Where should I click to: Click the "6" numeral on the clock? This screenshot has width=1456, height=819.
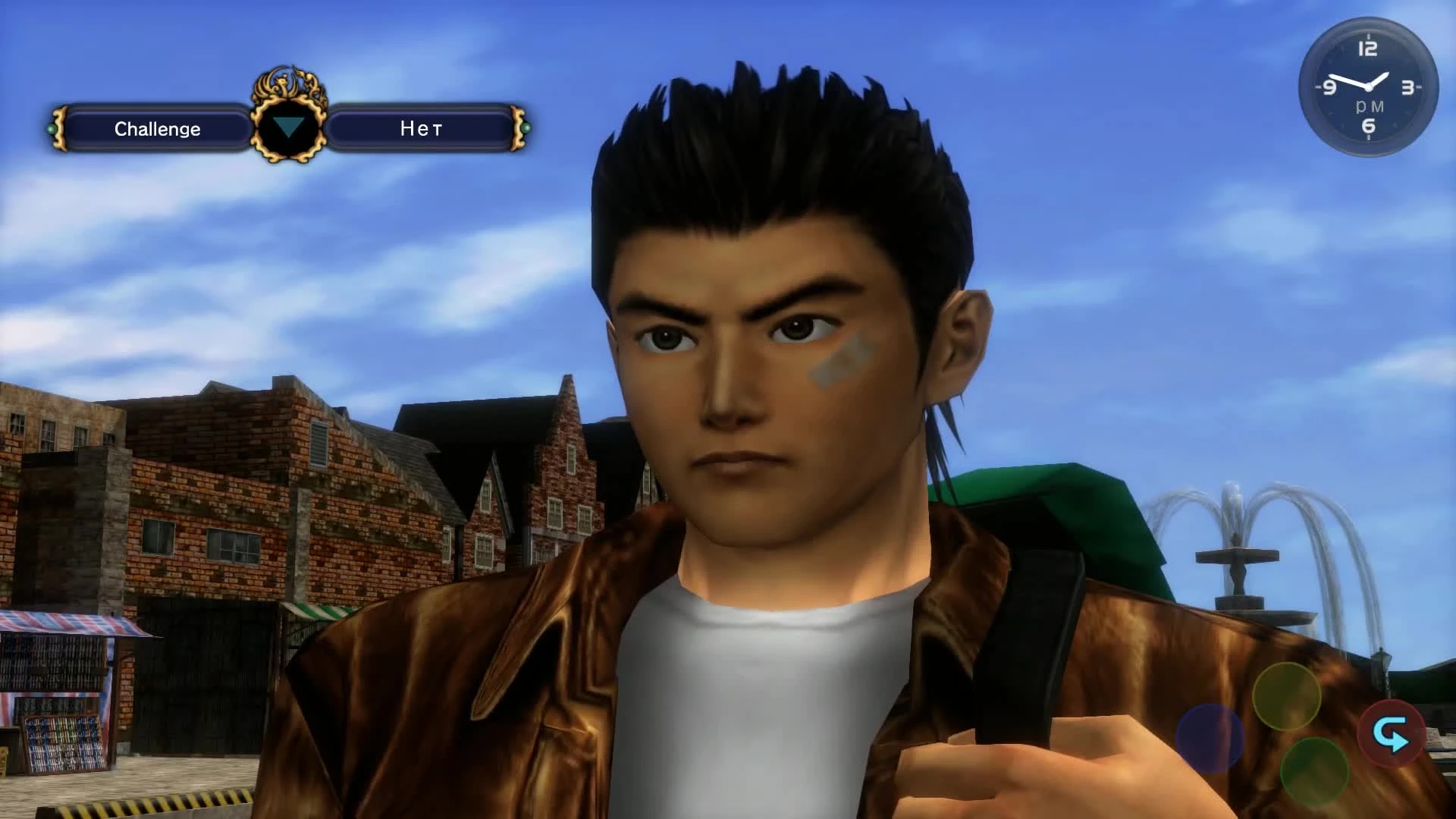point(1369,125)
